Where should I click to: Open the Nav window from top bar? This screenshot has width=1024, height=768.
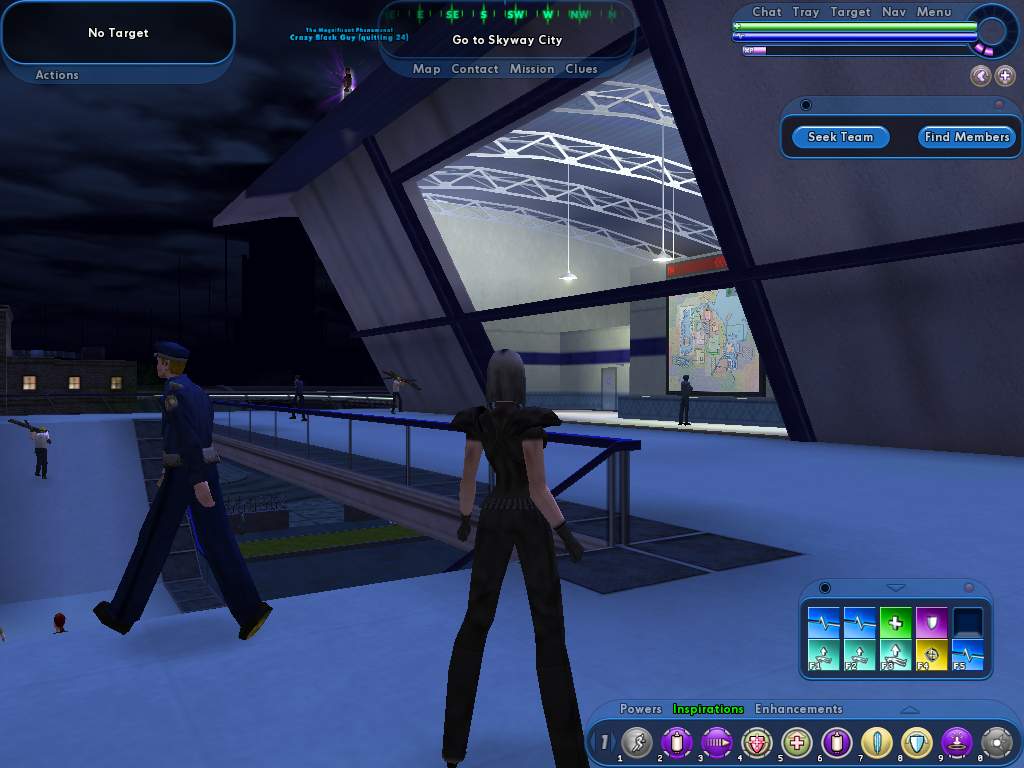[x=894, y=12]
